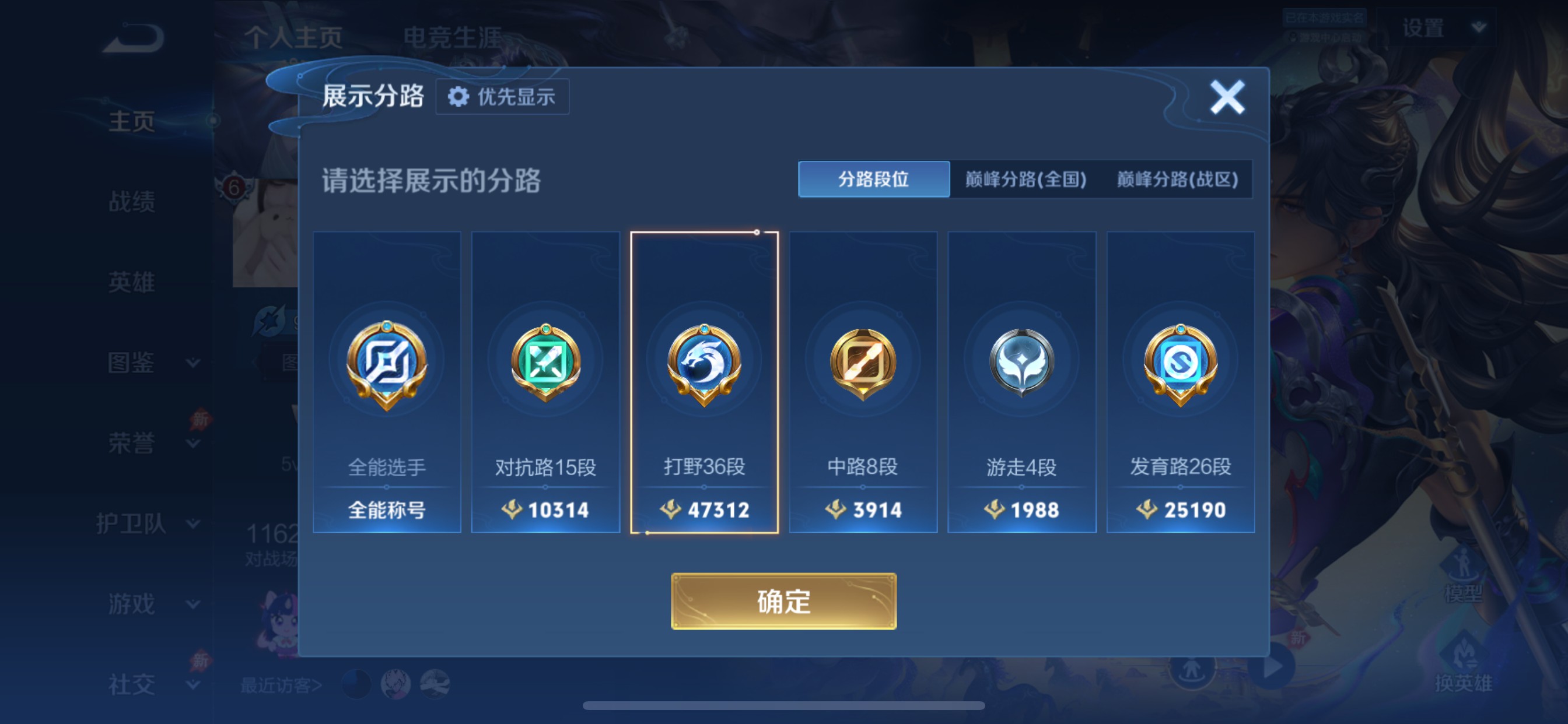Switch to 电竞生涯 tab
1568x724 pixels.
(x=453, y=38)
